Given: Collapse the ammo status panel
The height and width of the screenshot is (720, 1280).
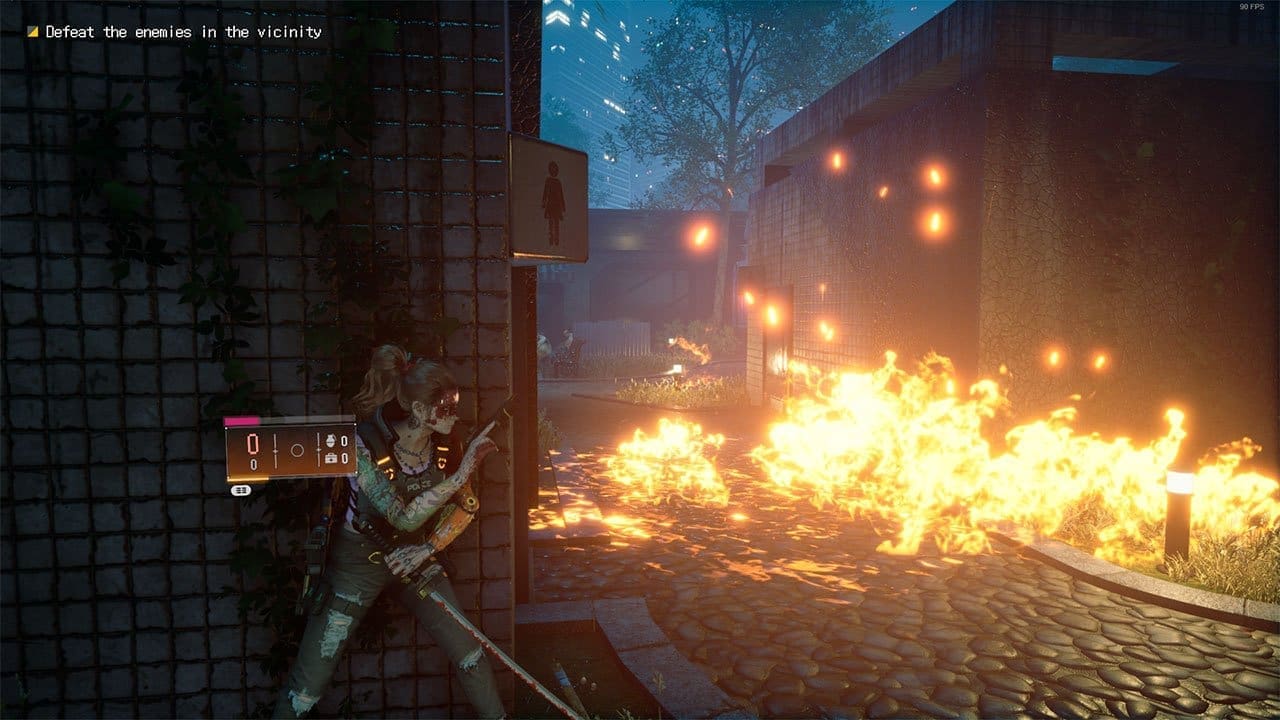Looking at the screenshot, I should click(x=290, y=450).
